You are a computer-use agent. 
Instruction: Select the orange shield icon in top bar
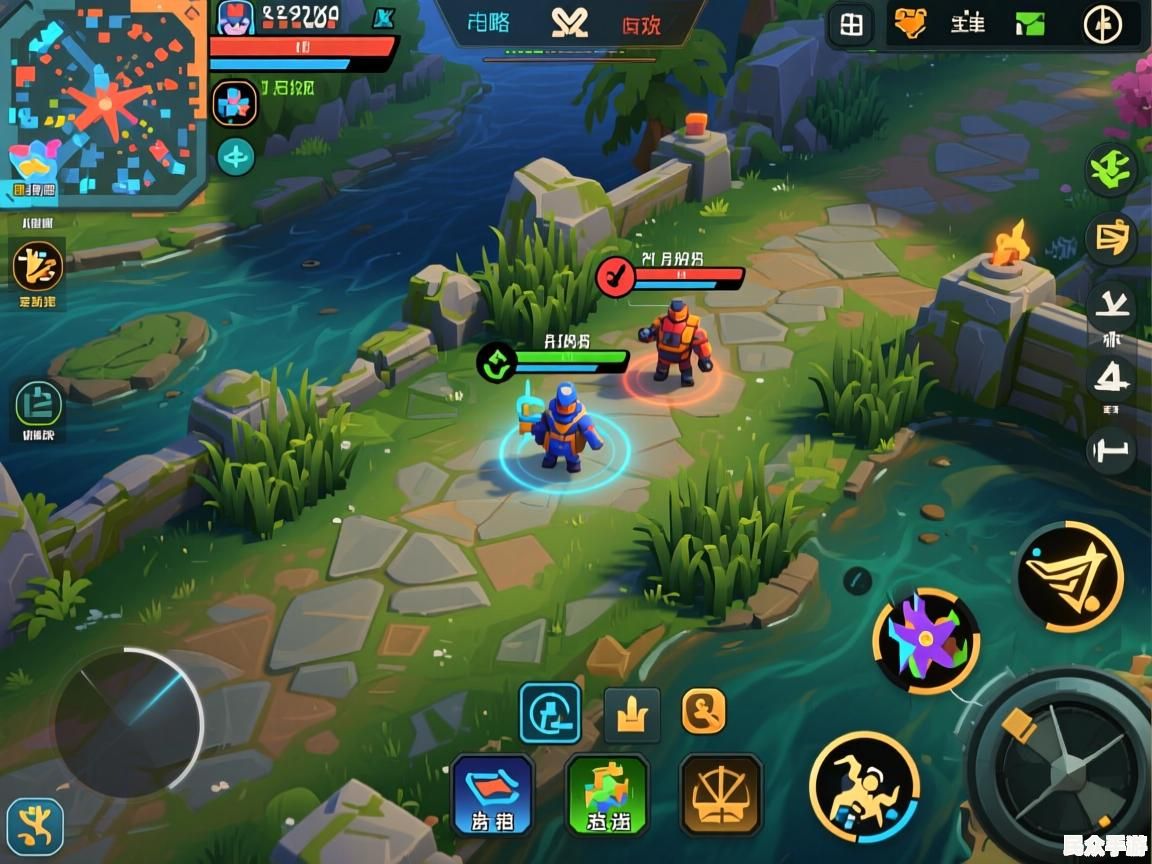[x=910, y=24]
